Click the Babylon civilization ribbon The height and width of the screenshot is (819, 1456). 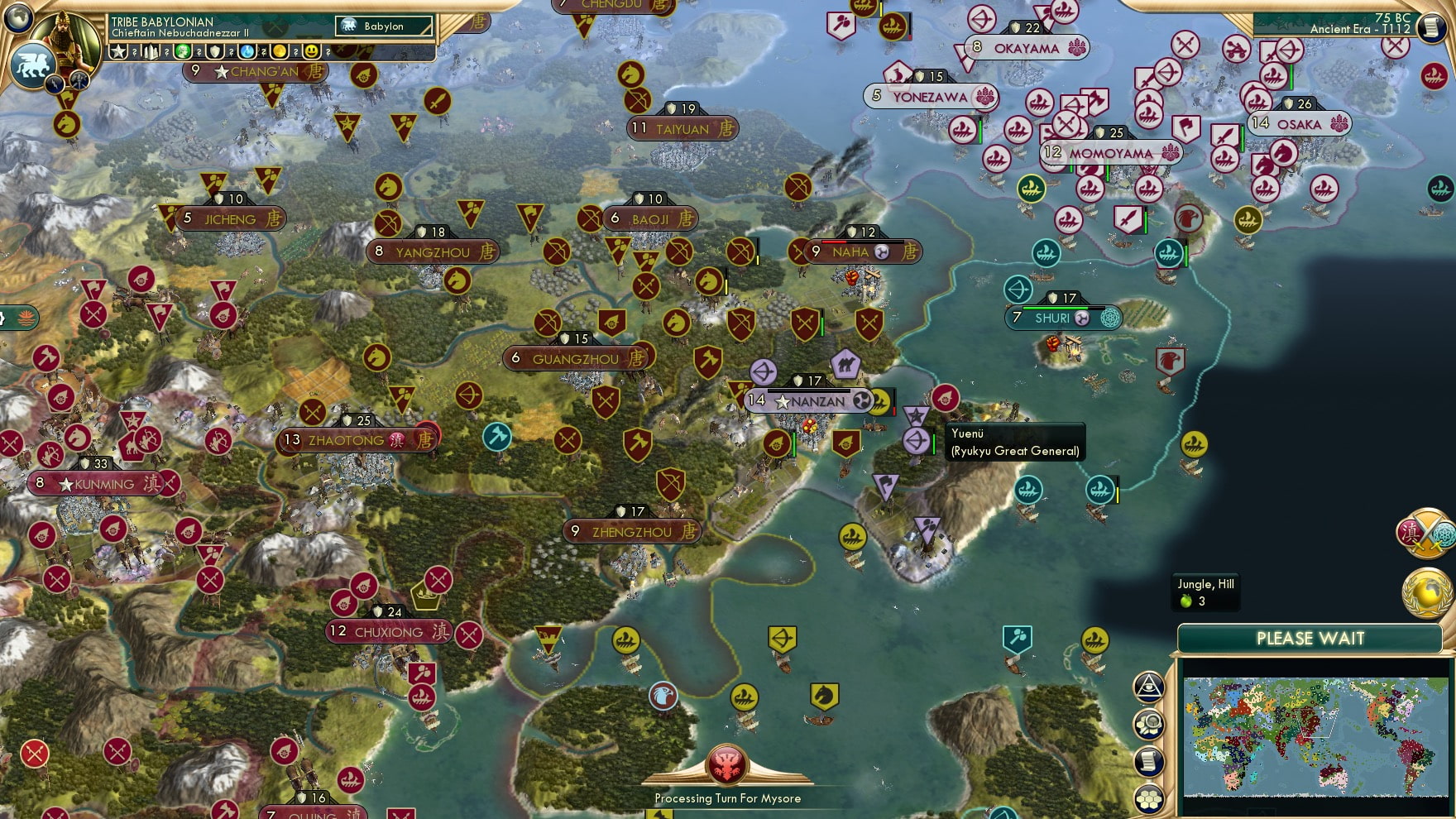(382, 26)
